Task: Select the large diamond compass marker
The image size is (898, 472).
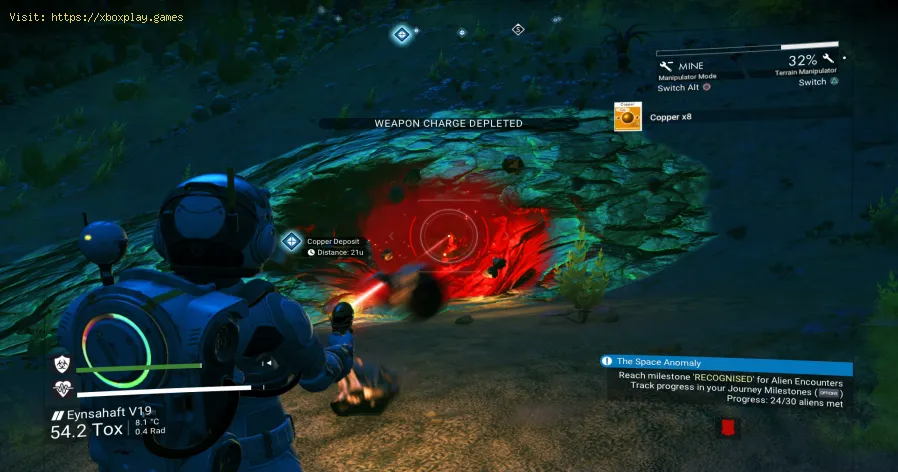Action: click(402, 34)
